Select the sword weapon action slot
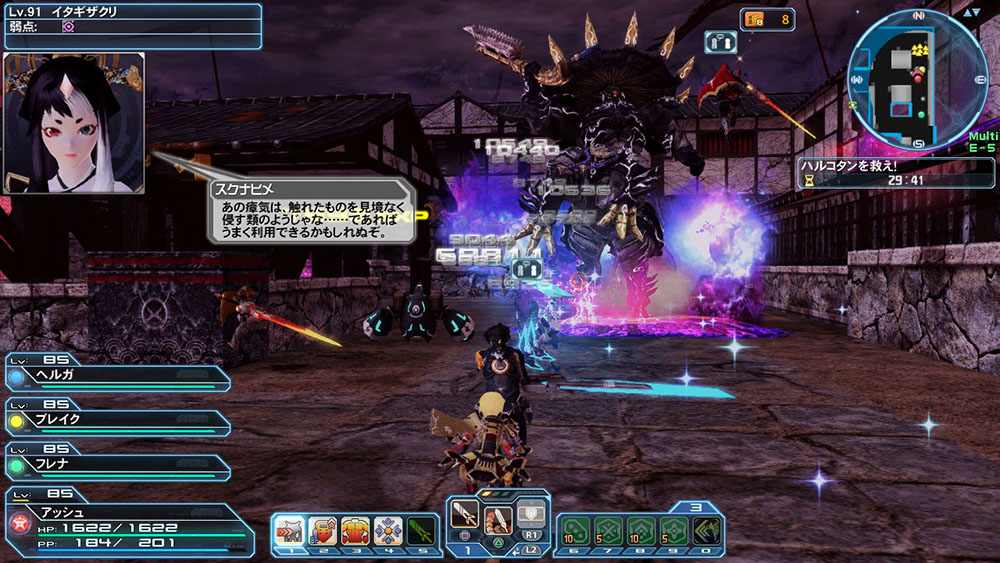The height and width of the screenshot is (563, 1000). point(465,516)
